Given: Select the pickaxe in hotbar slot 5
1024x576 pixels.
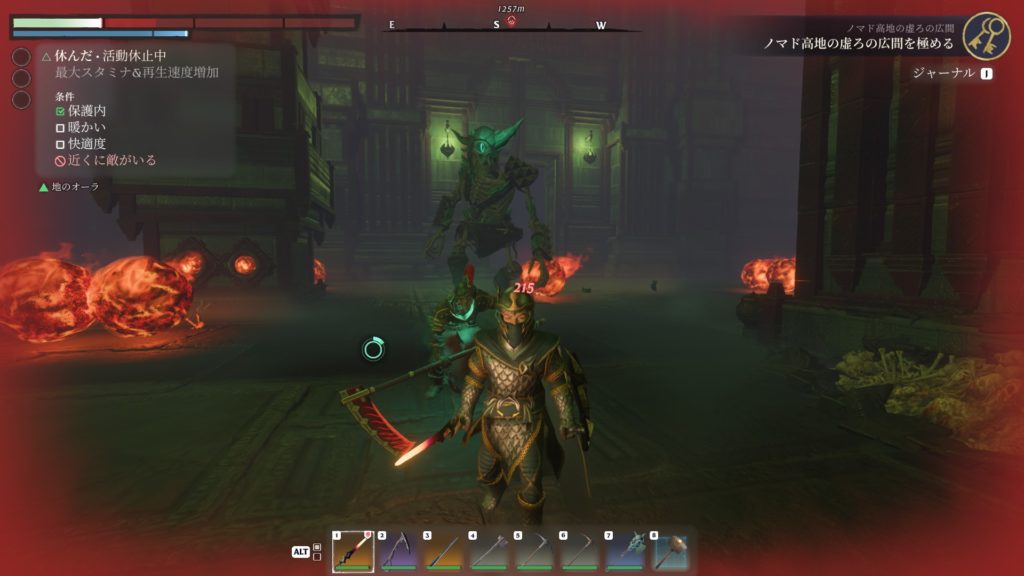Looking at the screenshot, I should 535,551.
